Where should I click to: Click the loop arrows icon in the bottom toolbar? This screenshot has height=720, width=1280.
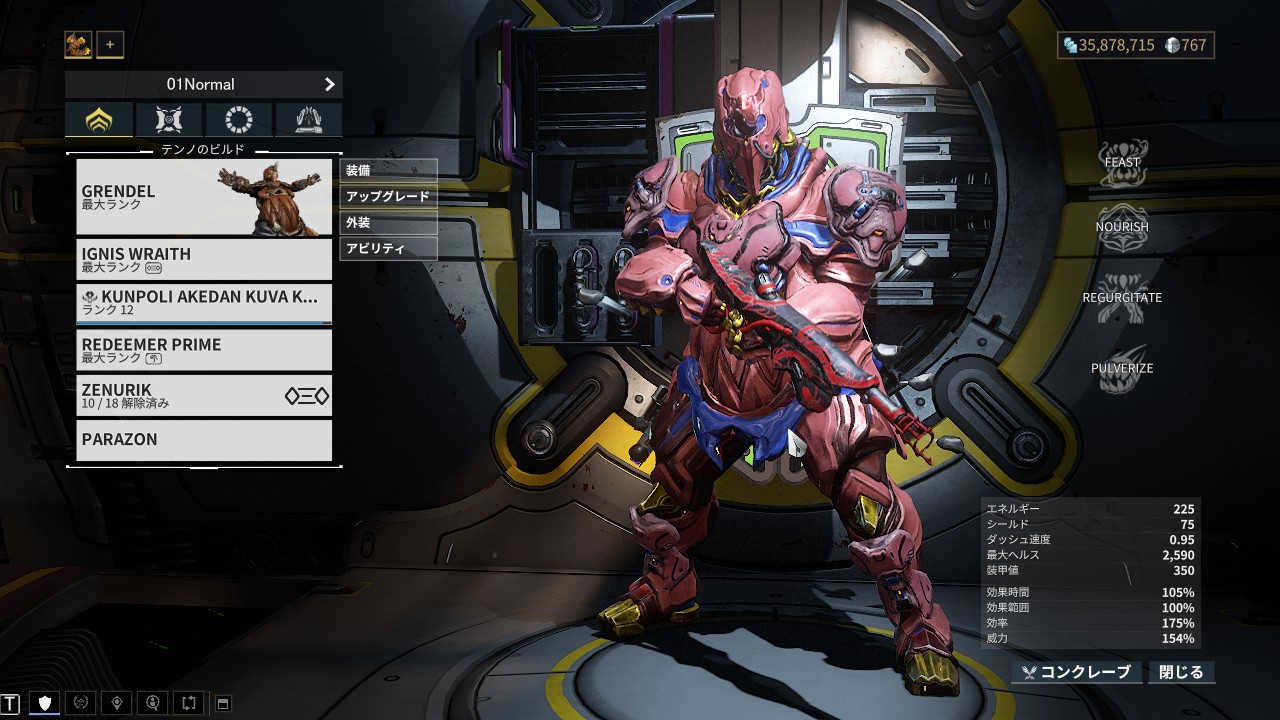[x=188, y=703]
